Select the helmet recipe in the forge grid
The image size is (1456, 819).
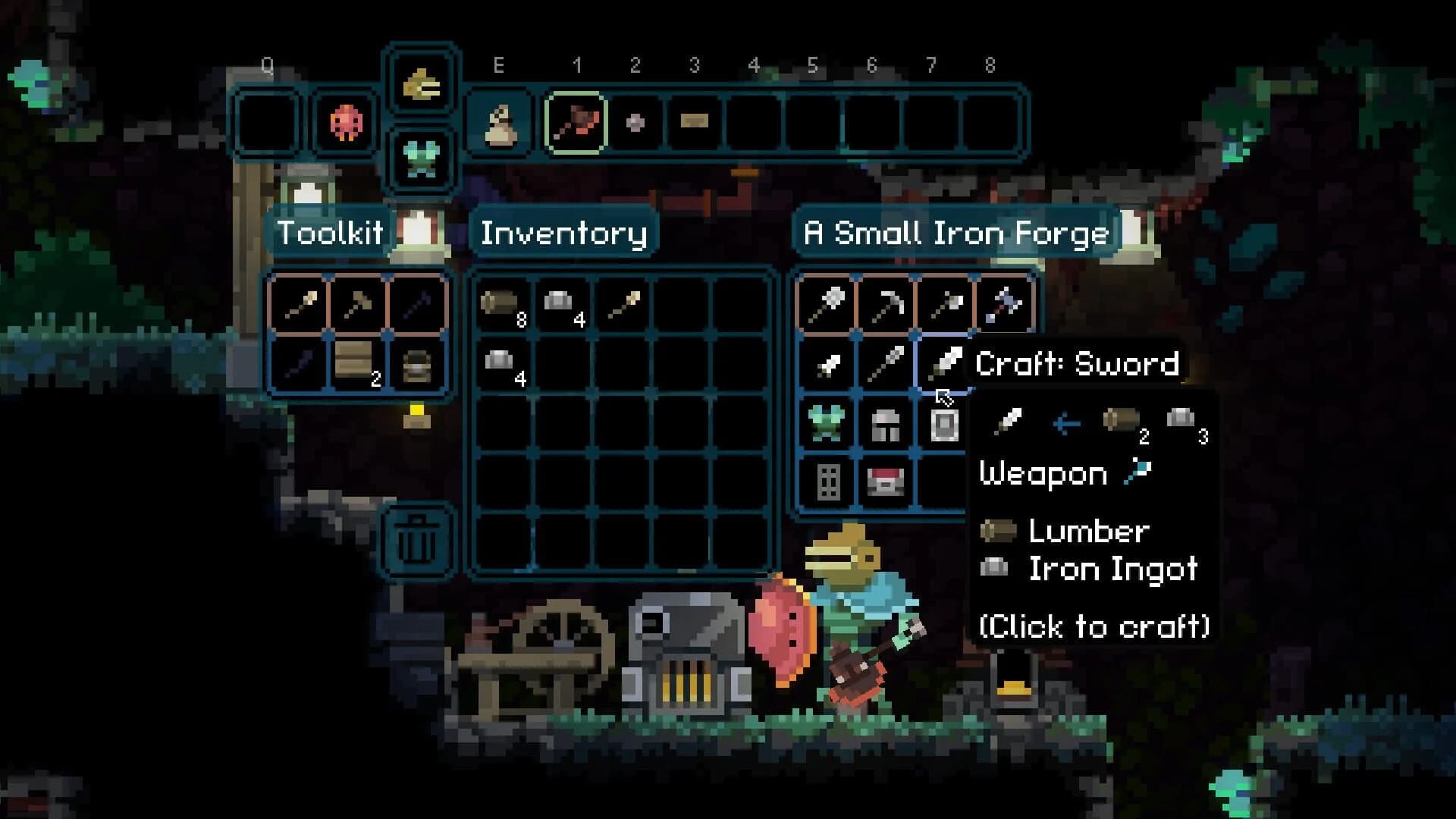point(887,425)
